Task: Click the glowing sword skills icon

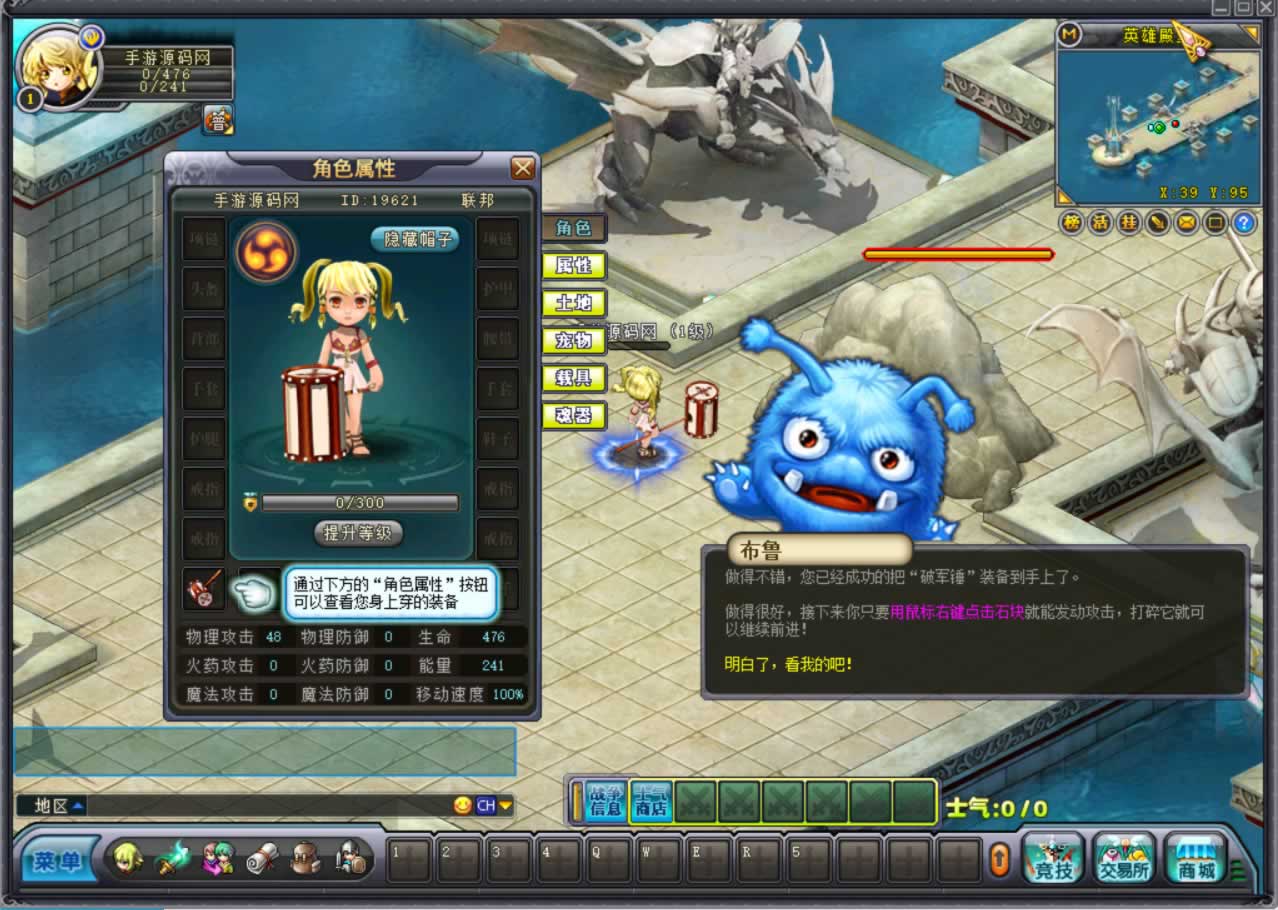Action: (x=172, y=860)
